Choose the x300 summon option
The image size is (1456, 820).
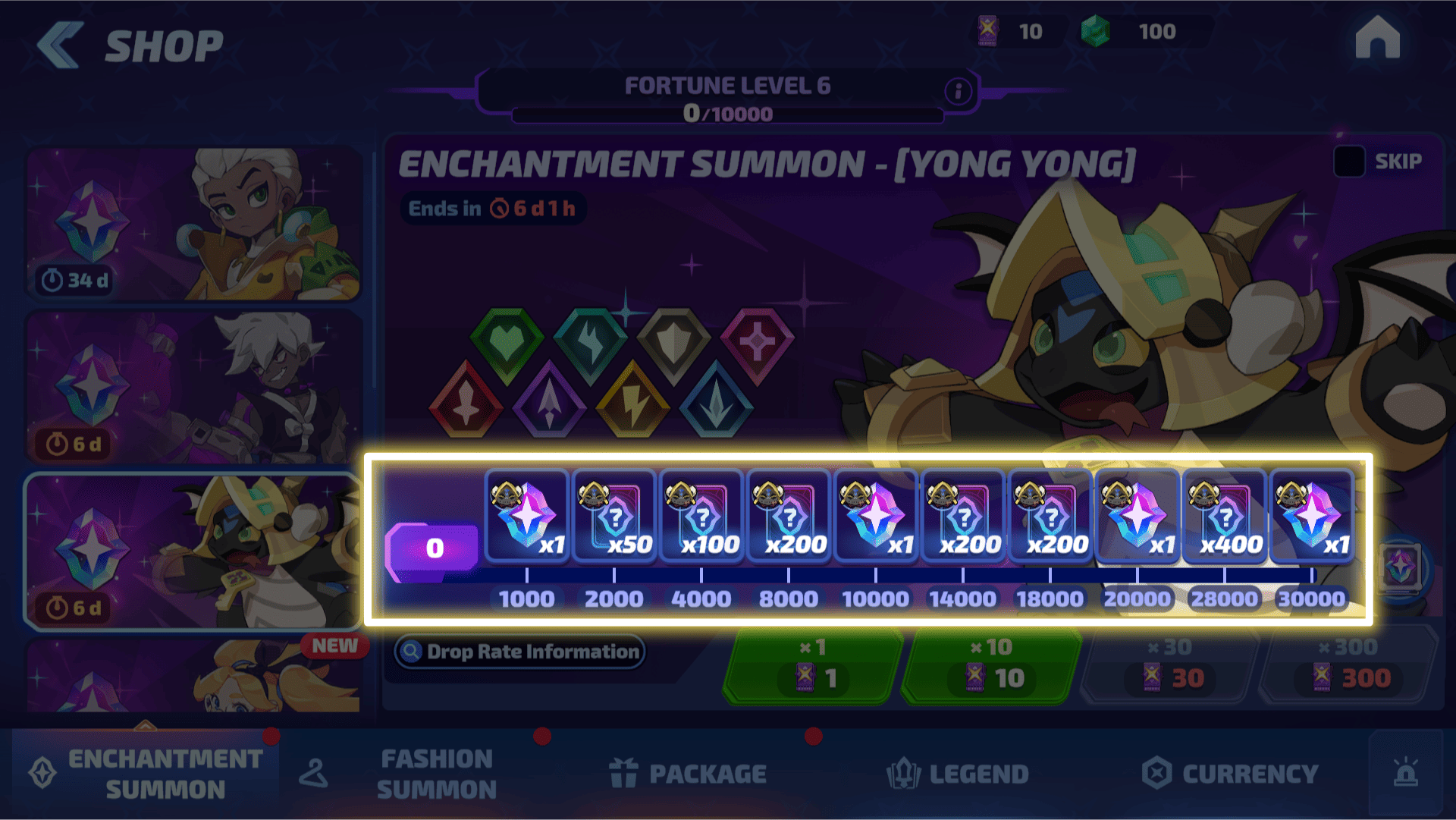1348,666
